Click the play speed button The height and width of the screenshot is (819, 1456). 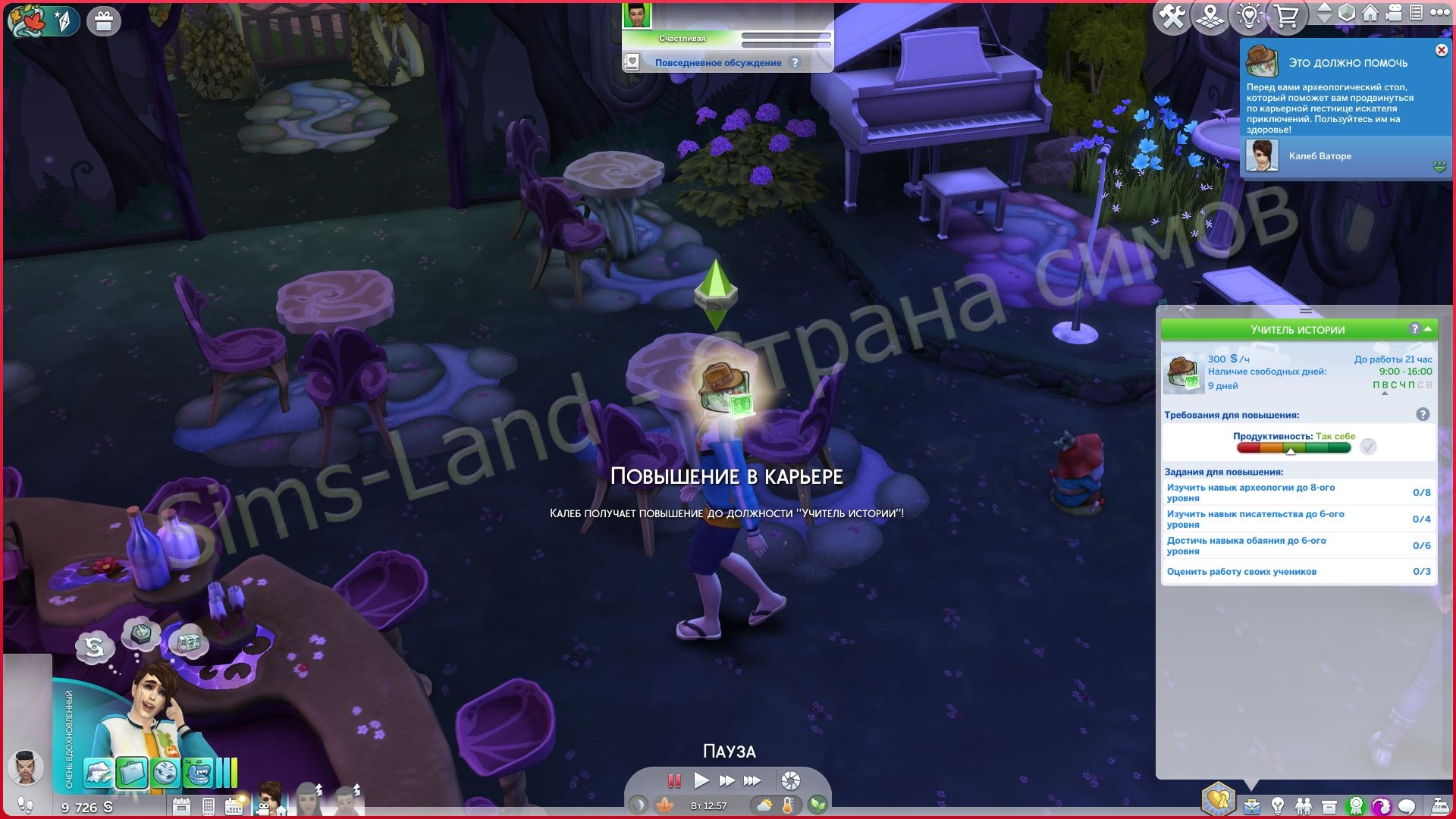701,780
